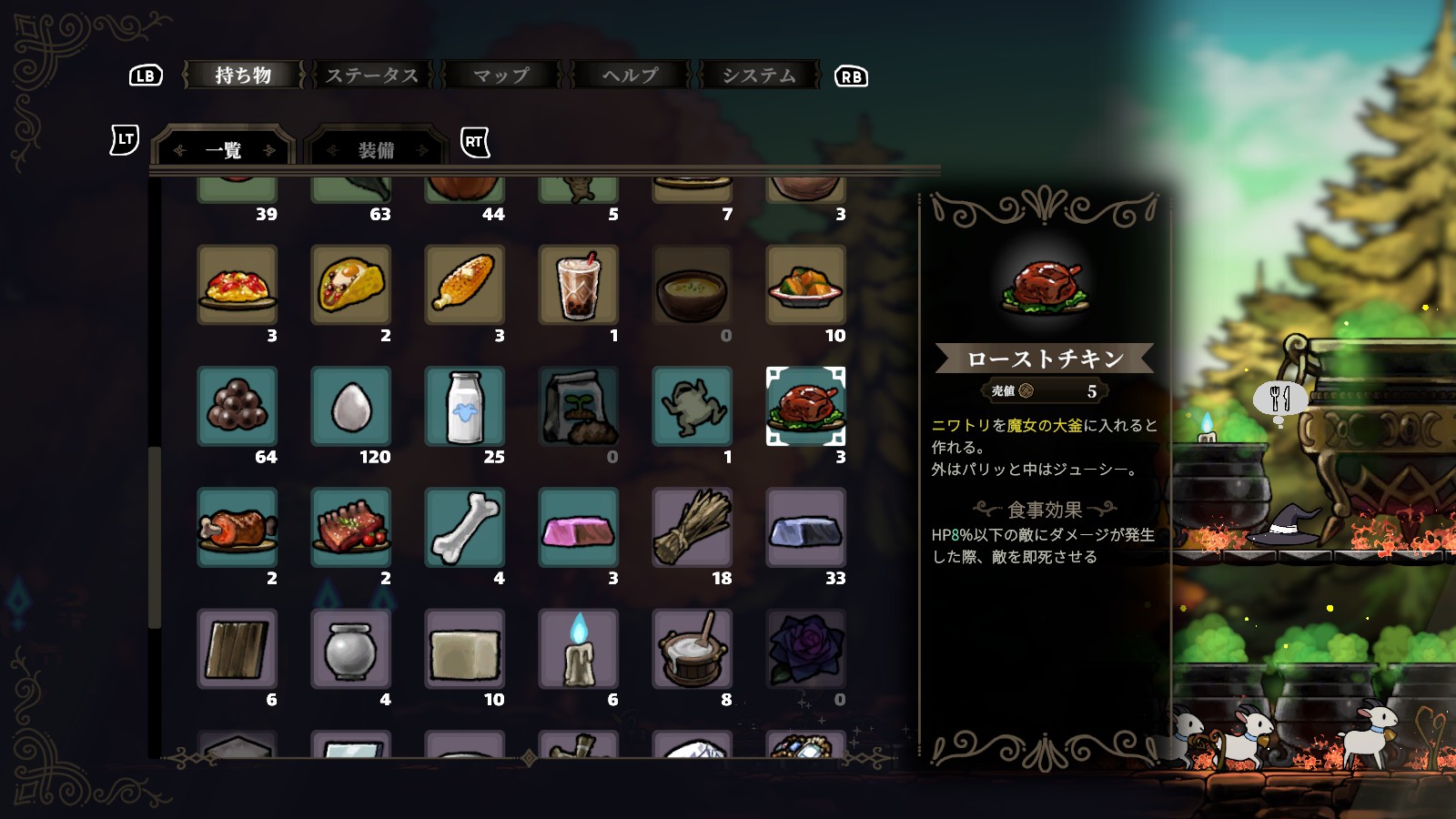Switch to the ステータス tab

[x=372, y=76]
